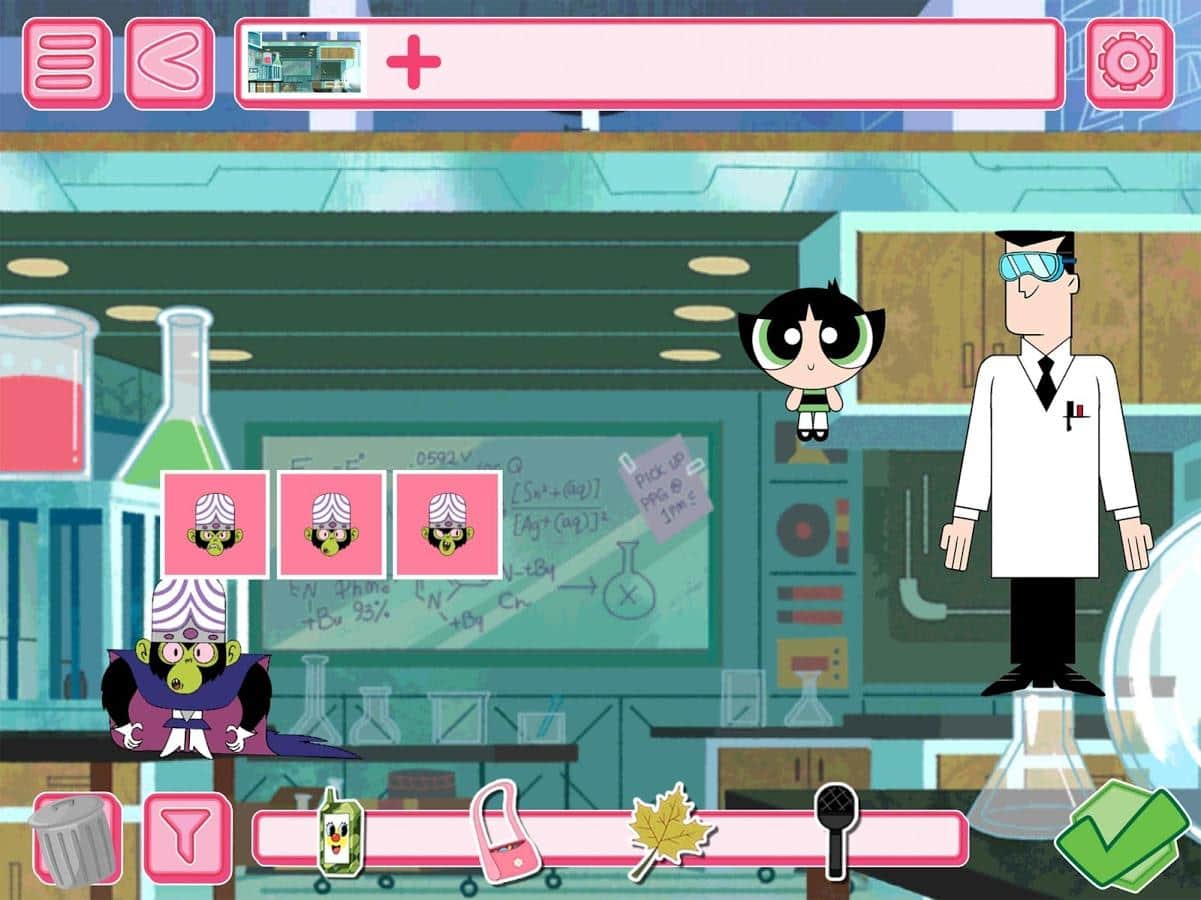The image size is (1201, 900).
Task: Select the black microphone sticker
Action: click(835, 828)
